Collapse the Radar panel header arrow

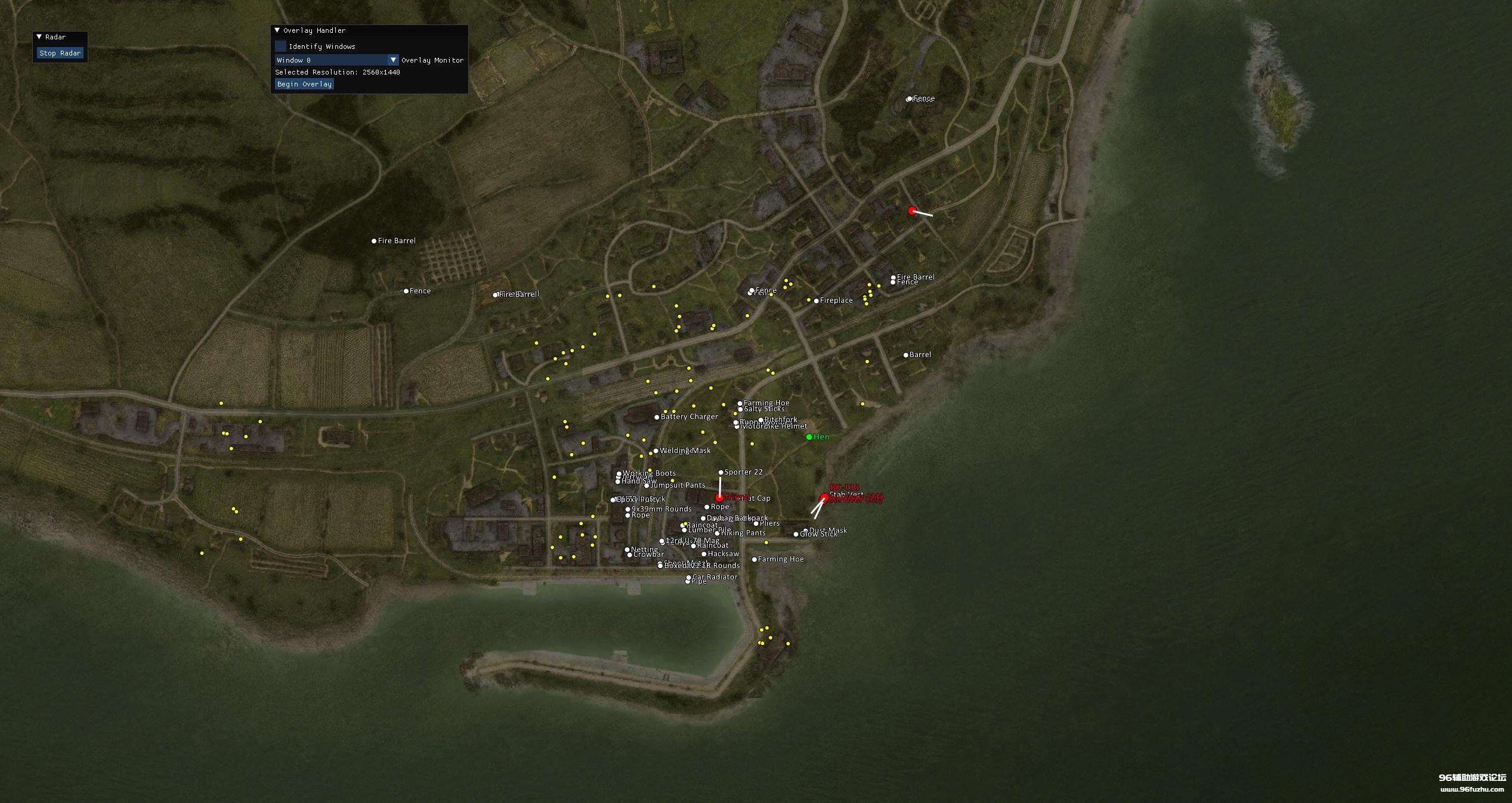pyautogui.click(x=39, y=37)
